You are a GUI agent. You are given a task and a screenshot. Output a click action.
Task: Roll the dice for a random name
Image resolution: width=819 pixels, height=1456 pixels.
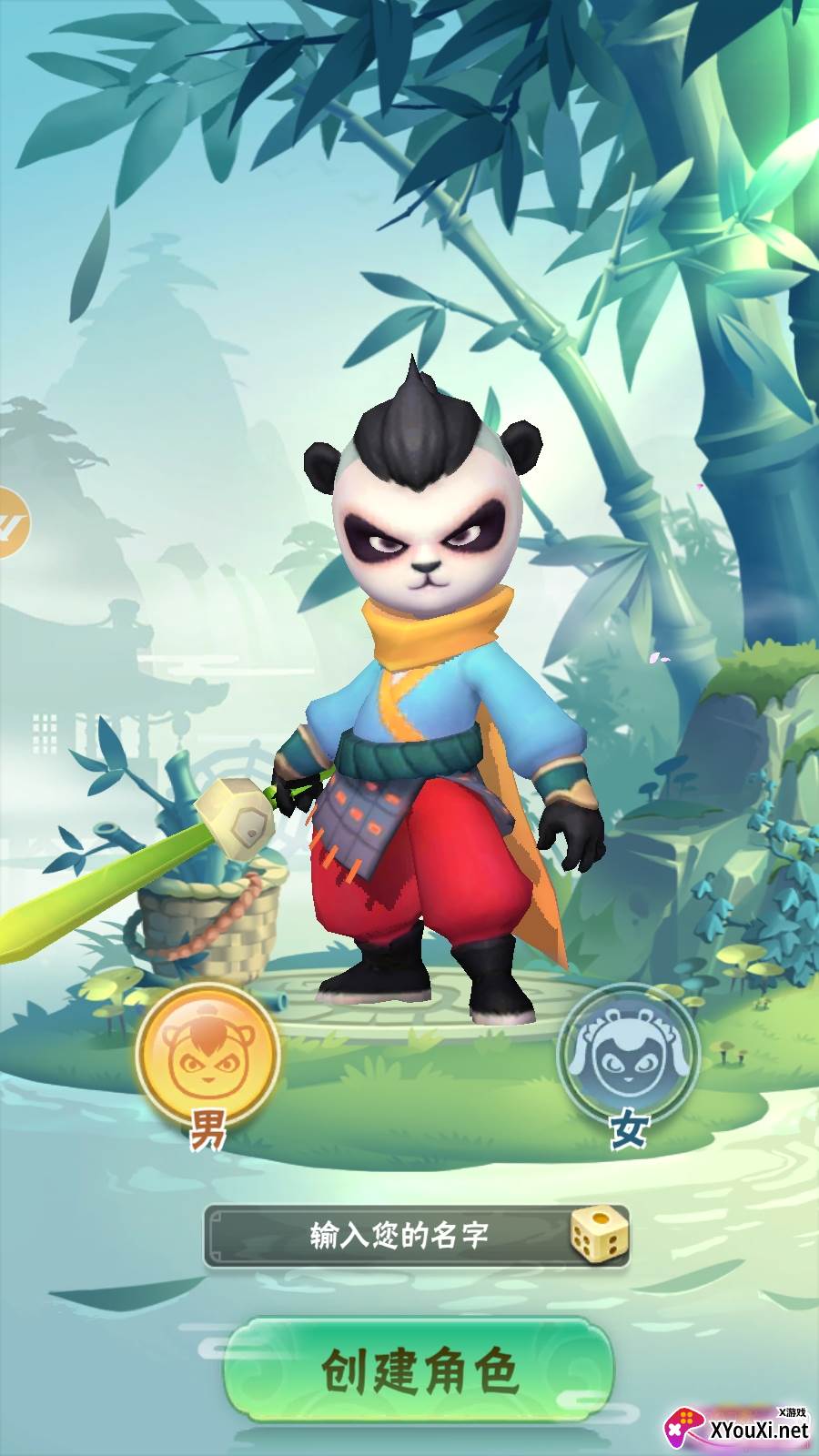596,1234
